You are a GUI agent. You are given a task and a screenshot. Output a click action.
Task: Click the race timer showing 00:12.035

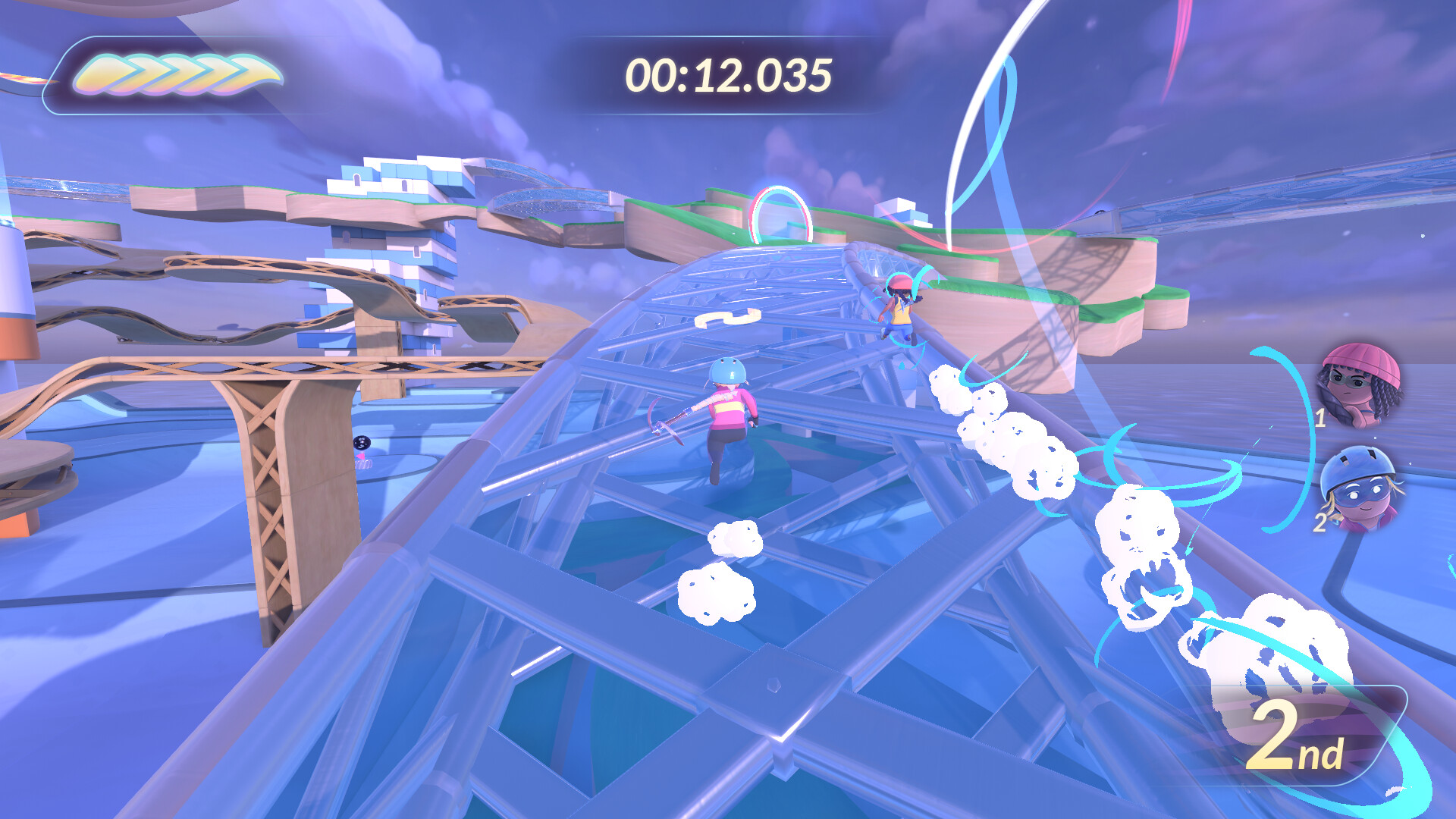pos(726,74)
